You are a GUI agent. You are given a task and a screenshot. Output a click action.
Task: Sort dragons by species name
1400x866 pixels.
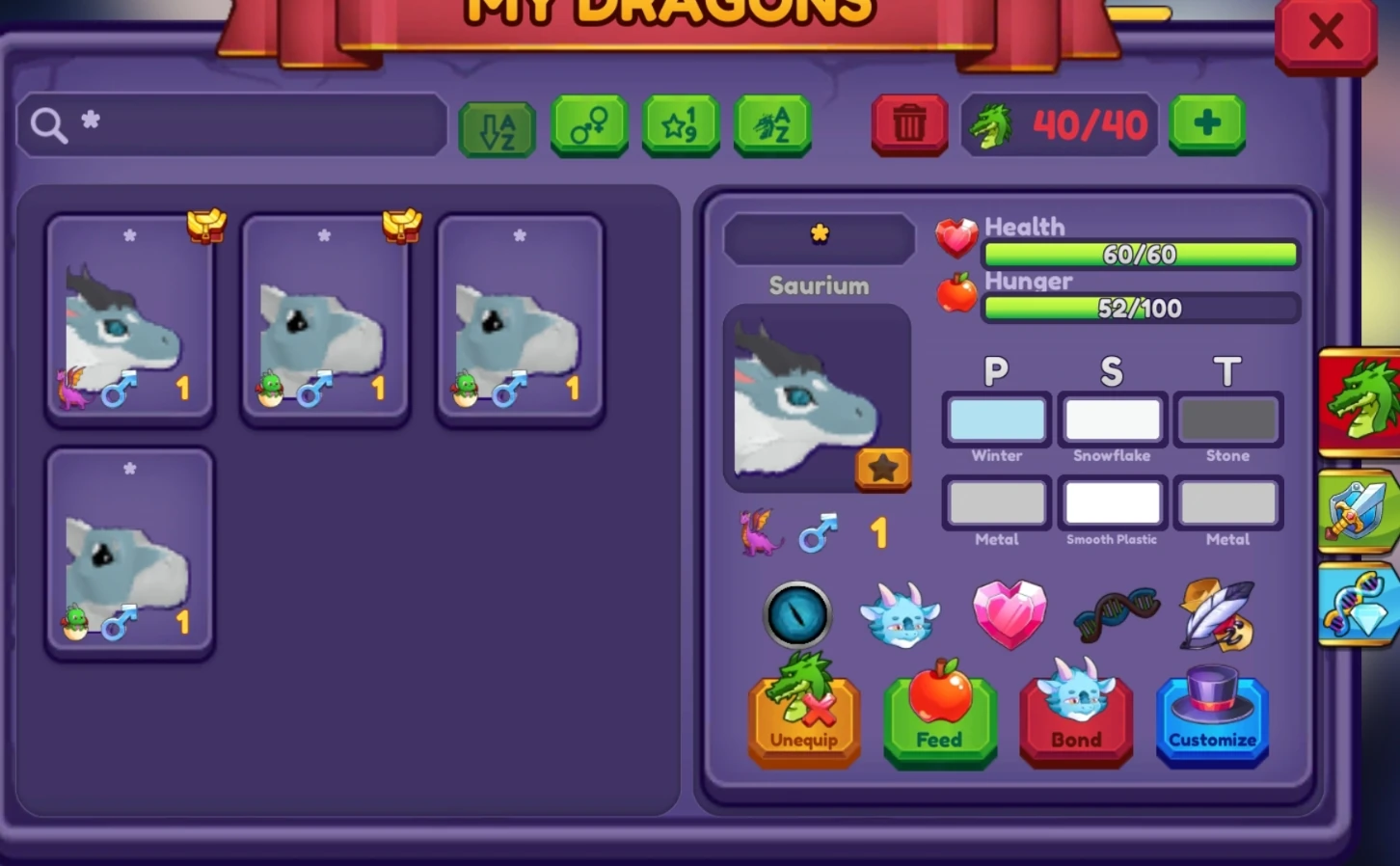click(x=770, y=124)
